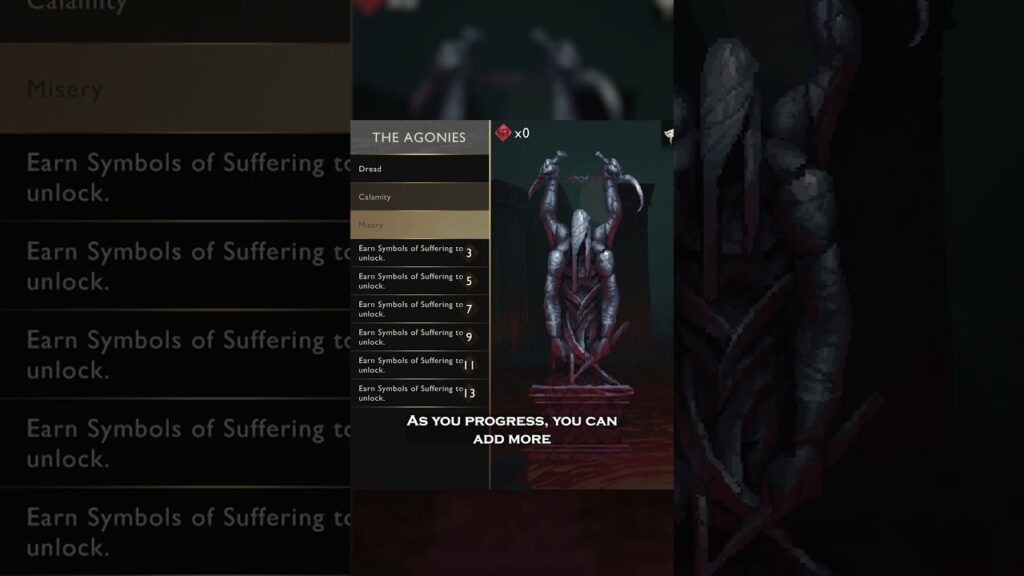Select the locked agony requiring 3 symbols
This screenshot has width=1024, height=576.
[419, 253]
